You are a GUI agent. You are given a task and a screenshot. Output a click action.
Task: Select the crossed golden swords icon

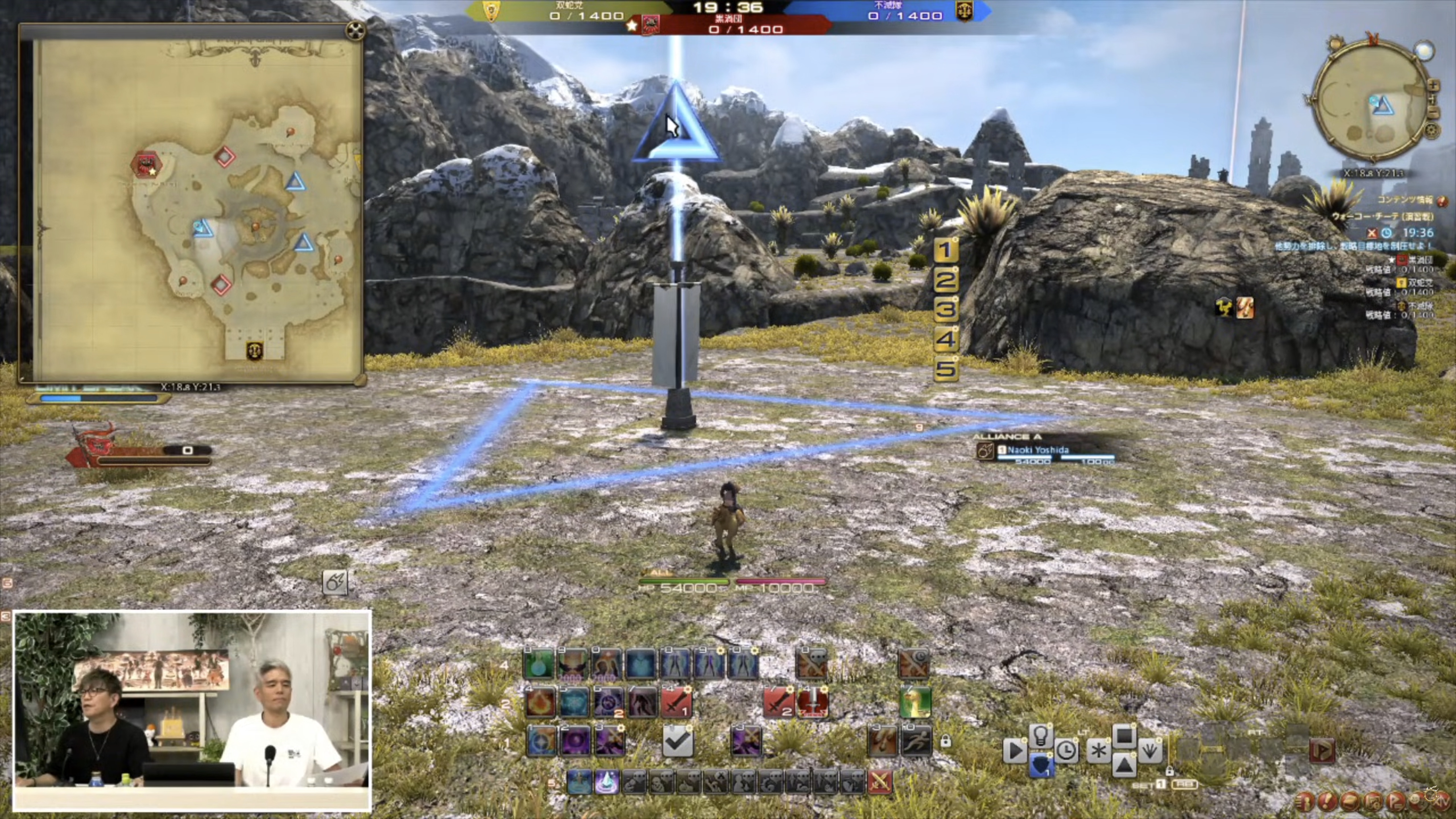coord(880,782)
